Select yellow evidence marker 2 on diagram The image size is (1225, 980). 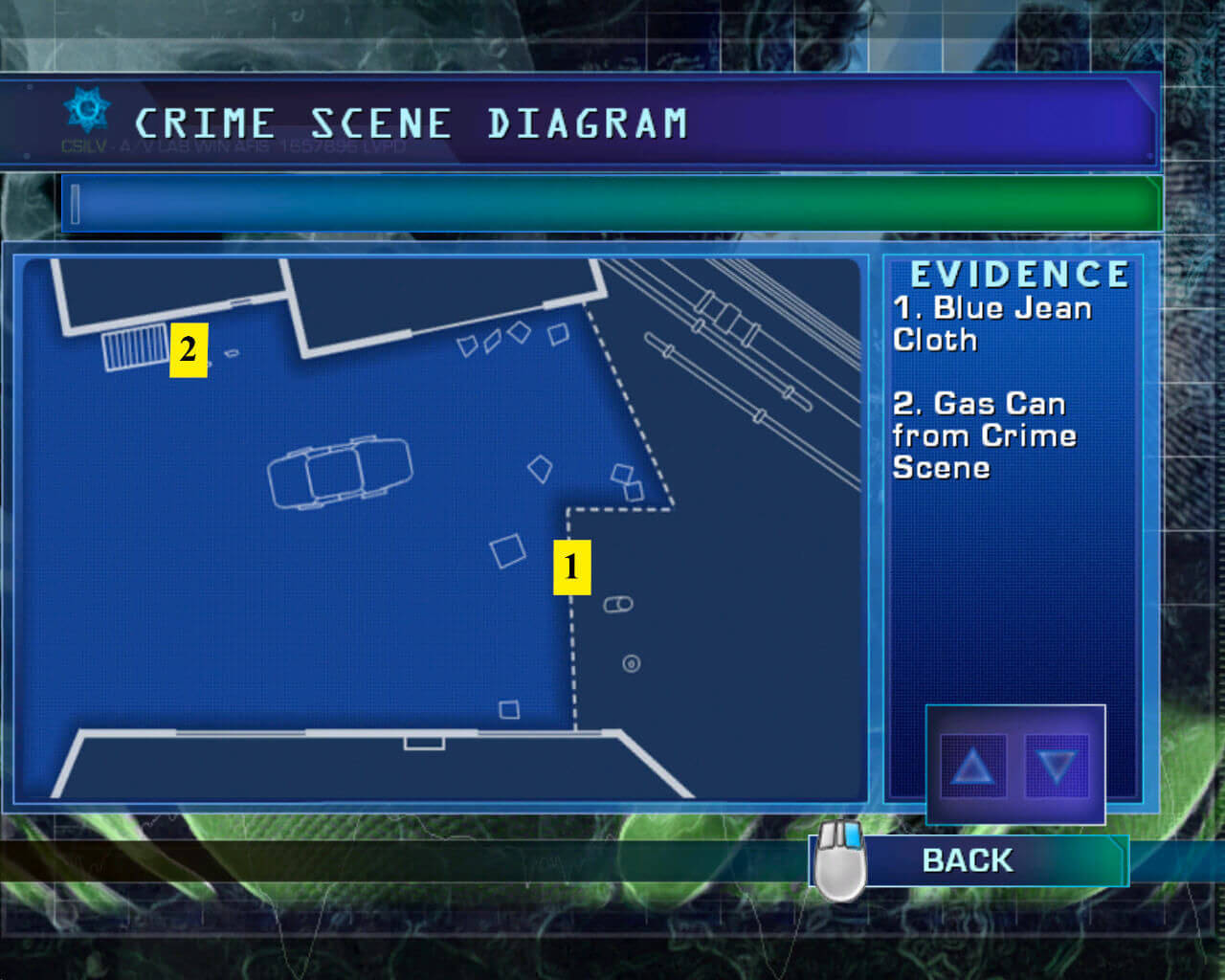click(189, 350)
